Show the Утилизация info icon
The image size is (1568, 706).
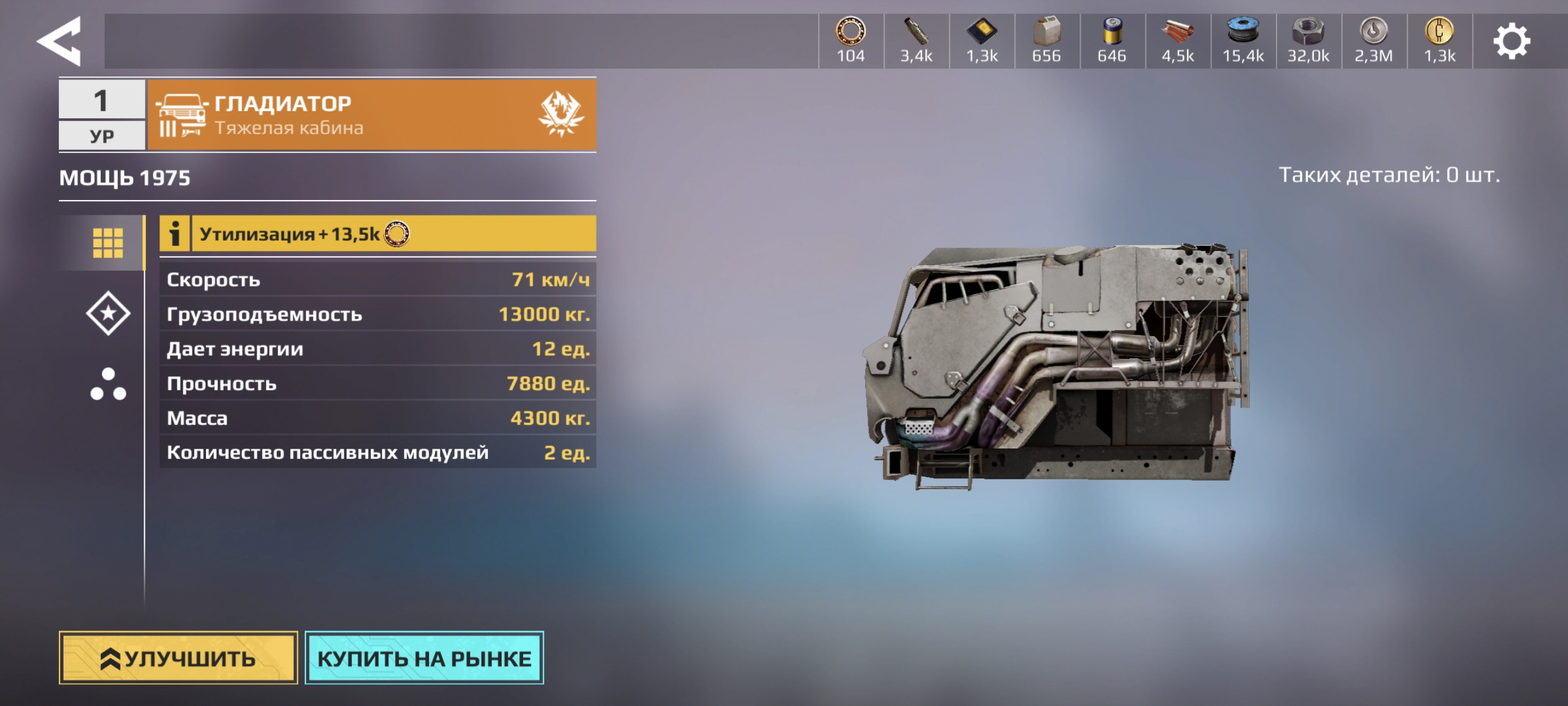175,234
